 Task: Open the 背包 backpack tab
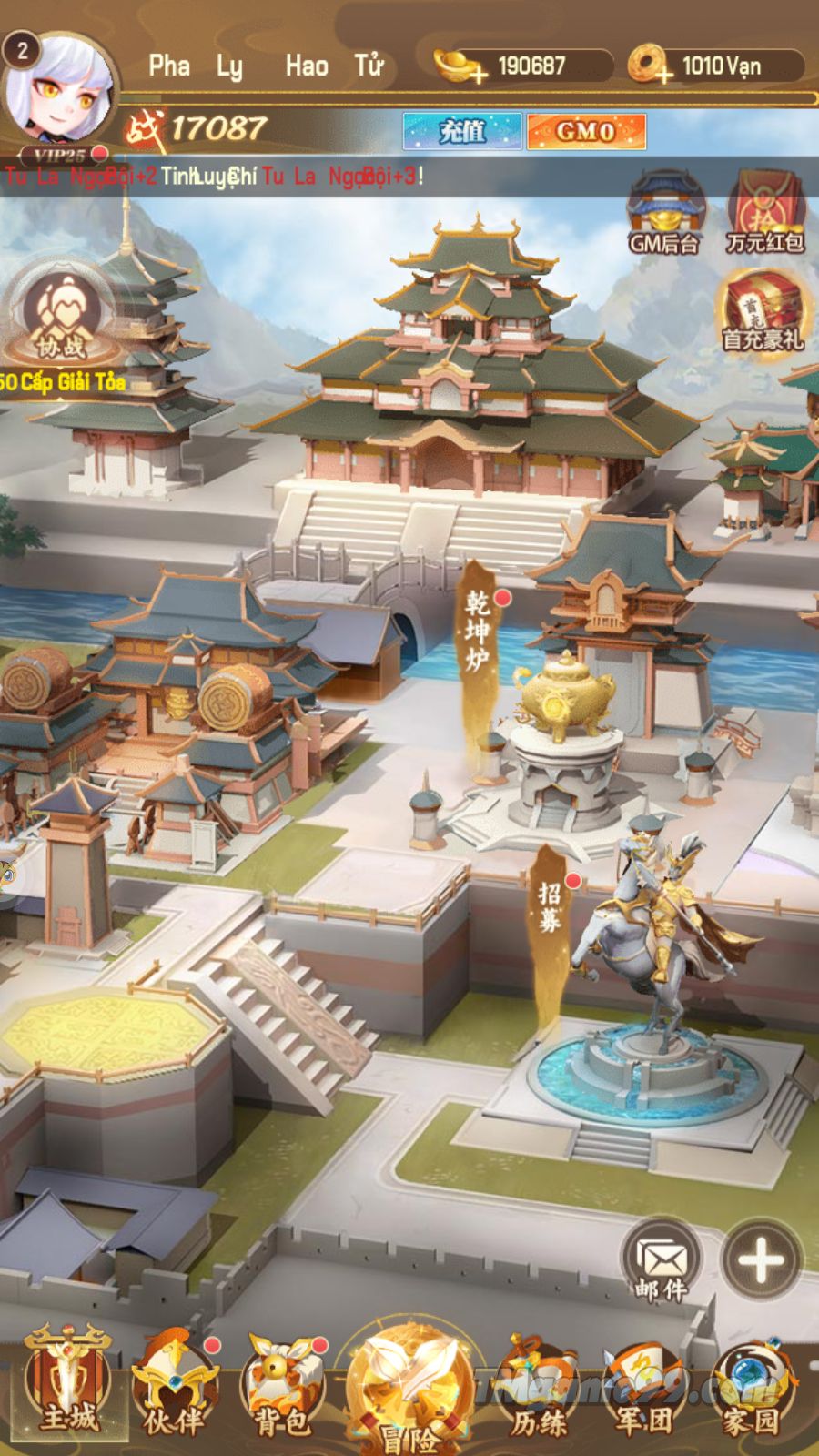pos(280,1388)
